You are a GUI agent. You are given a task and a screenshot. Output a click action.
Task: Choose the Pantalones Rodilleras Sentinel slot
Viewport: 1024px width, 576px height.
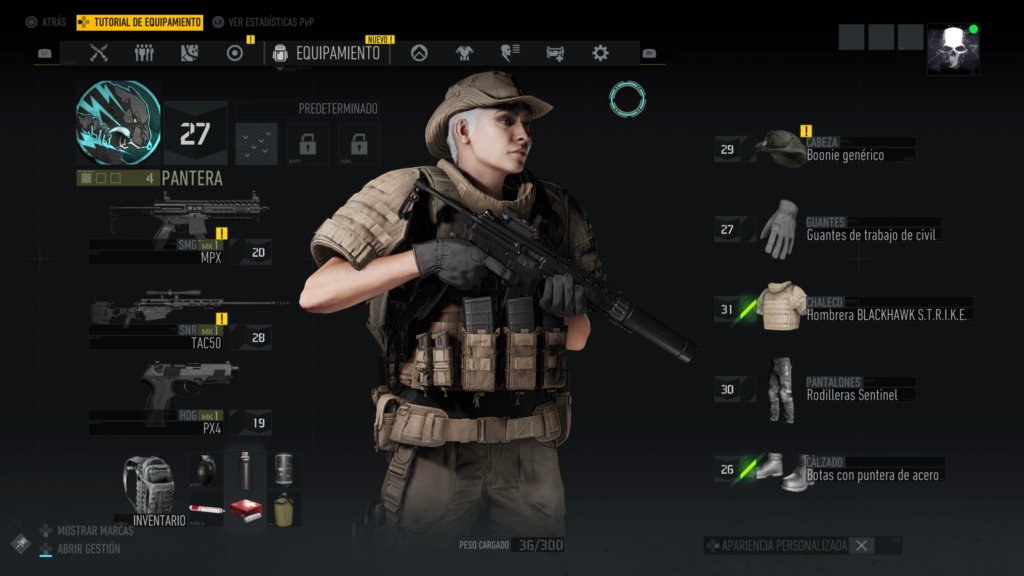pyautogui.click(x=815, y=388)
